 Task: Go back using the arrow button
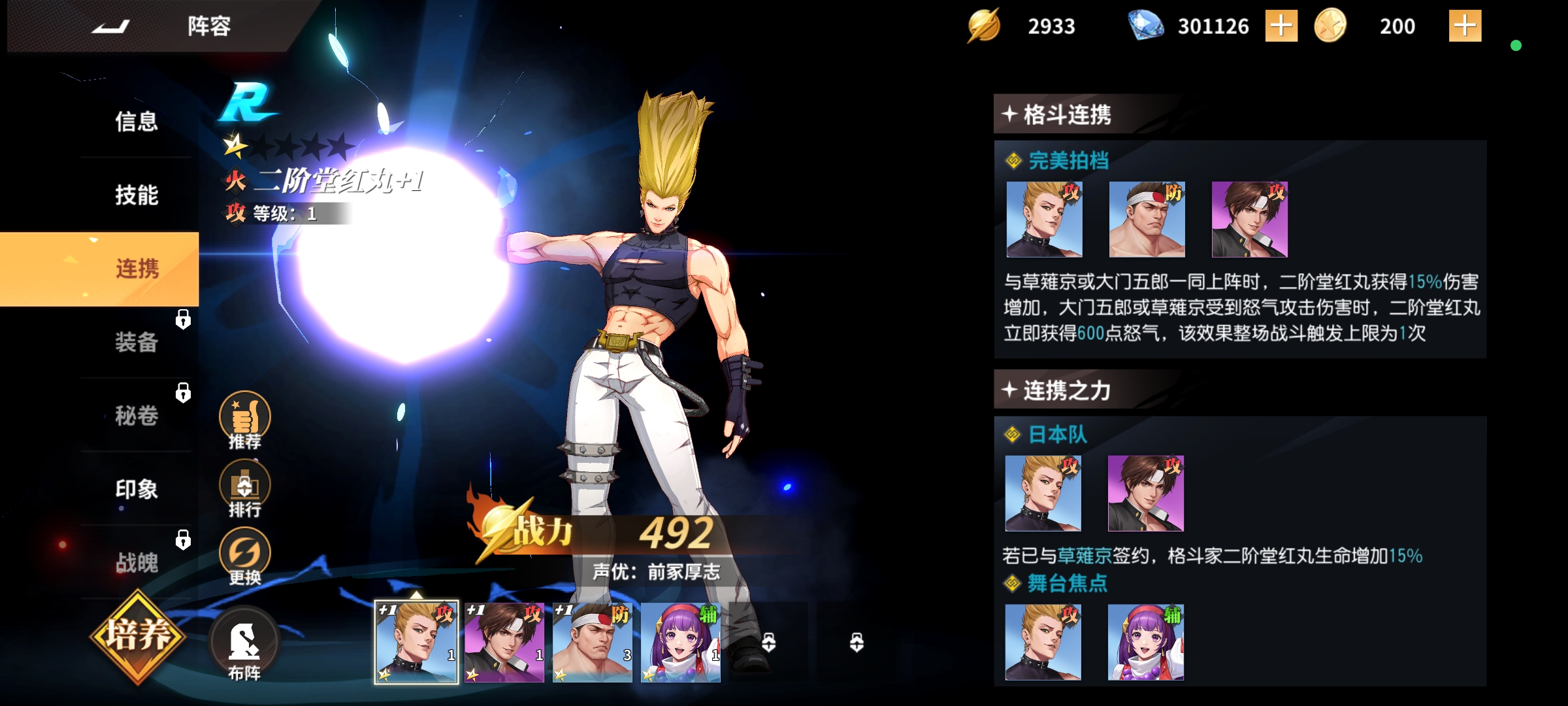click(x=111, y=26)
